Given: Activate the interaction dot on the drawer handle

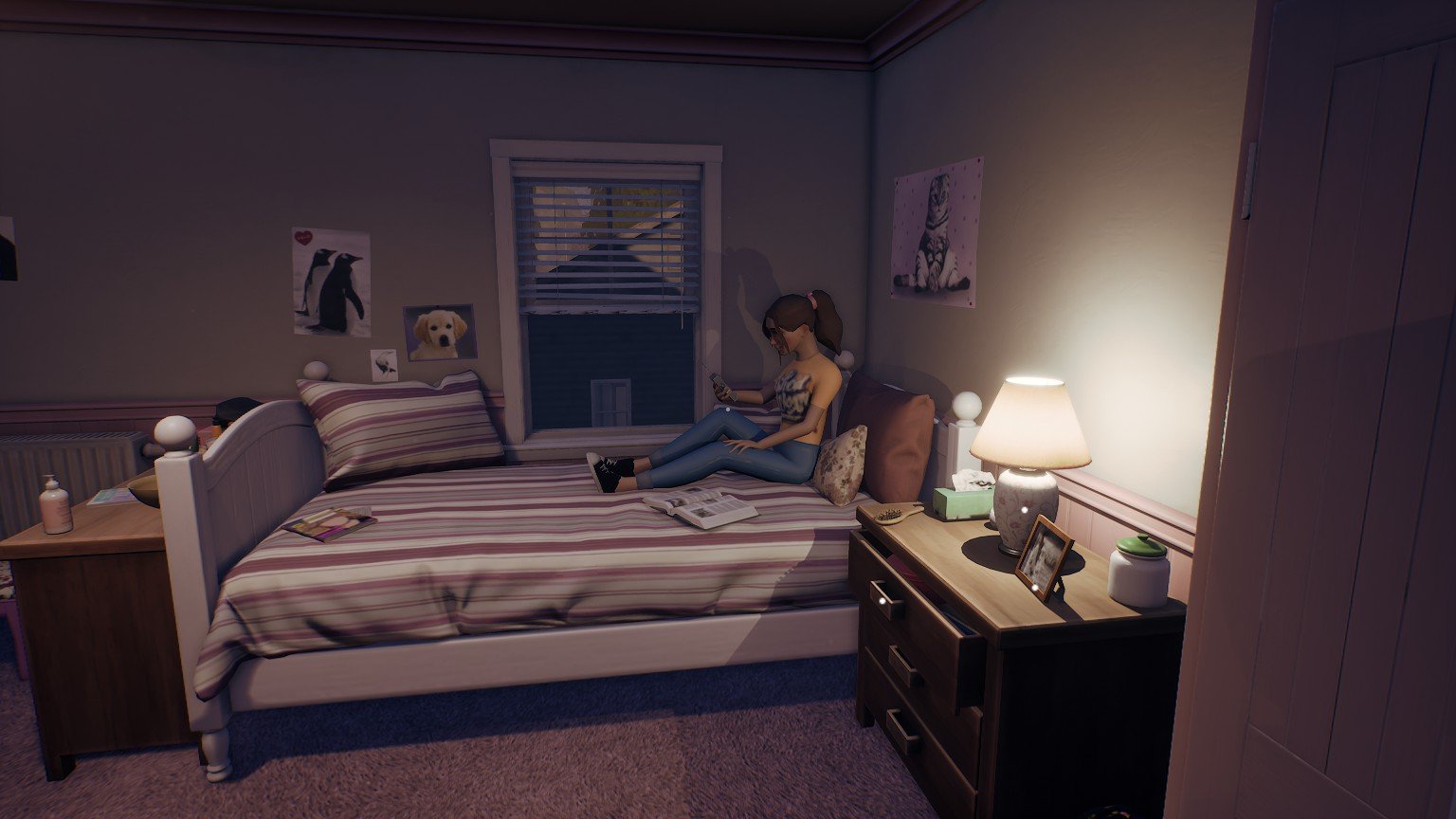Looking at the screenshot, I should click(883, 600).
